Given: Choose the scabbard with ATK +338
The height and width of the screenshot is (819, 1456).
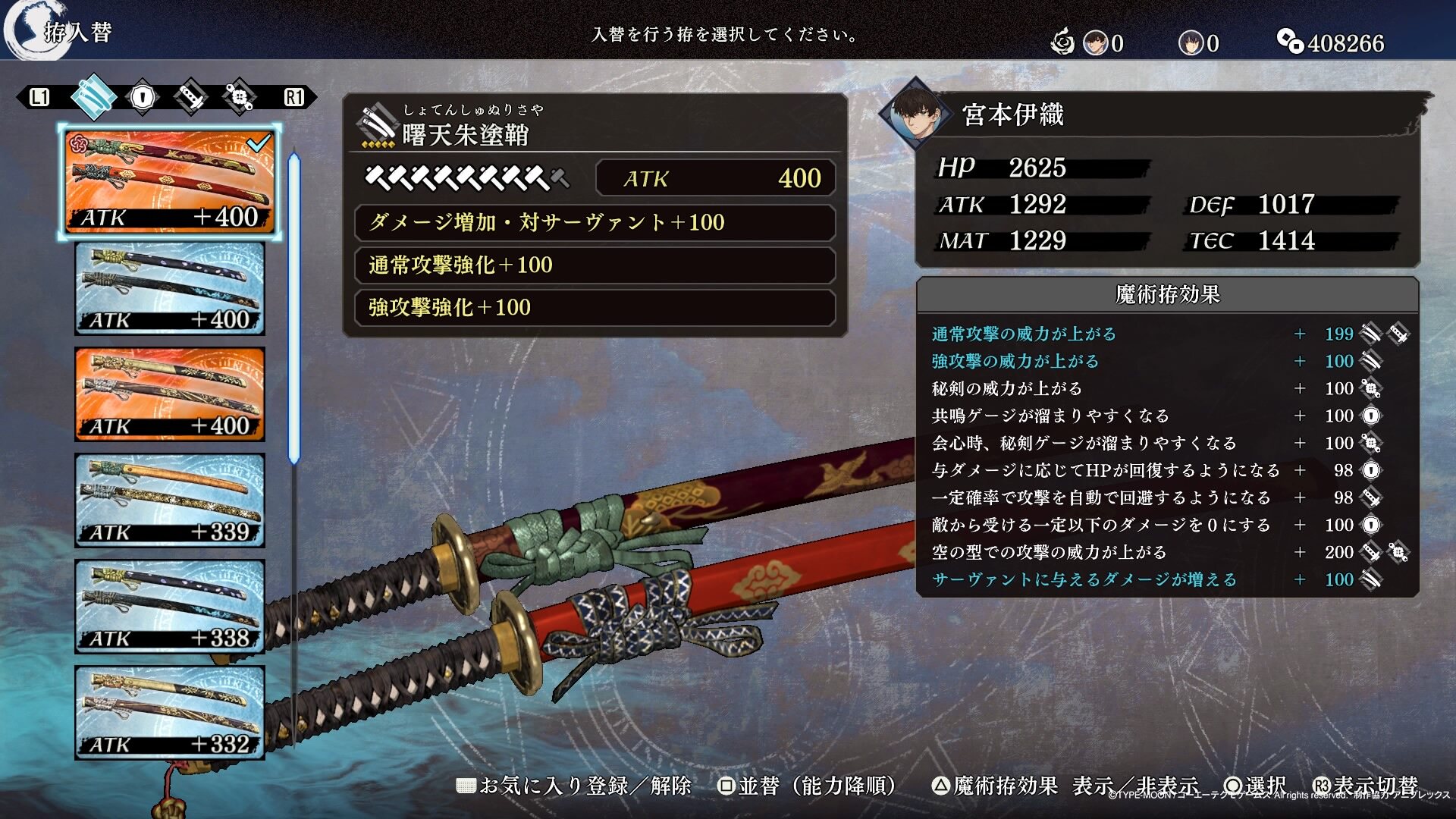Looking at the screenshot, I should 170,607.
